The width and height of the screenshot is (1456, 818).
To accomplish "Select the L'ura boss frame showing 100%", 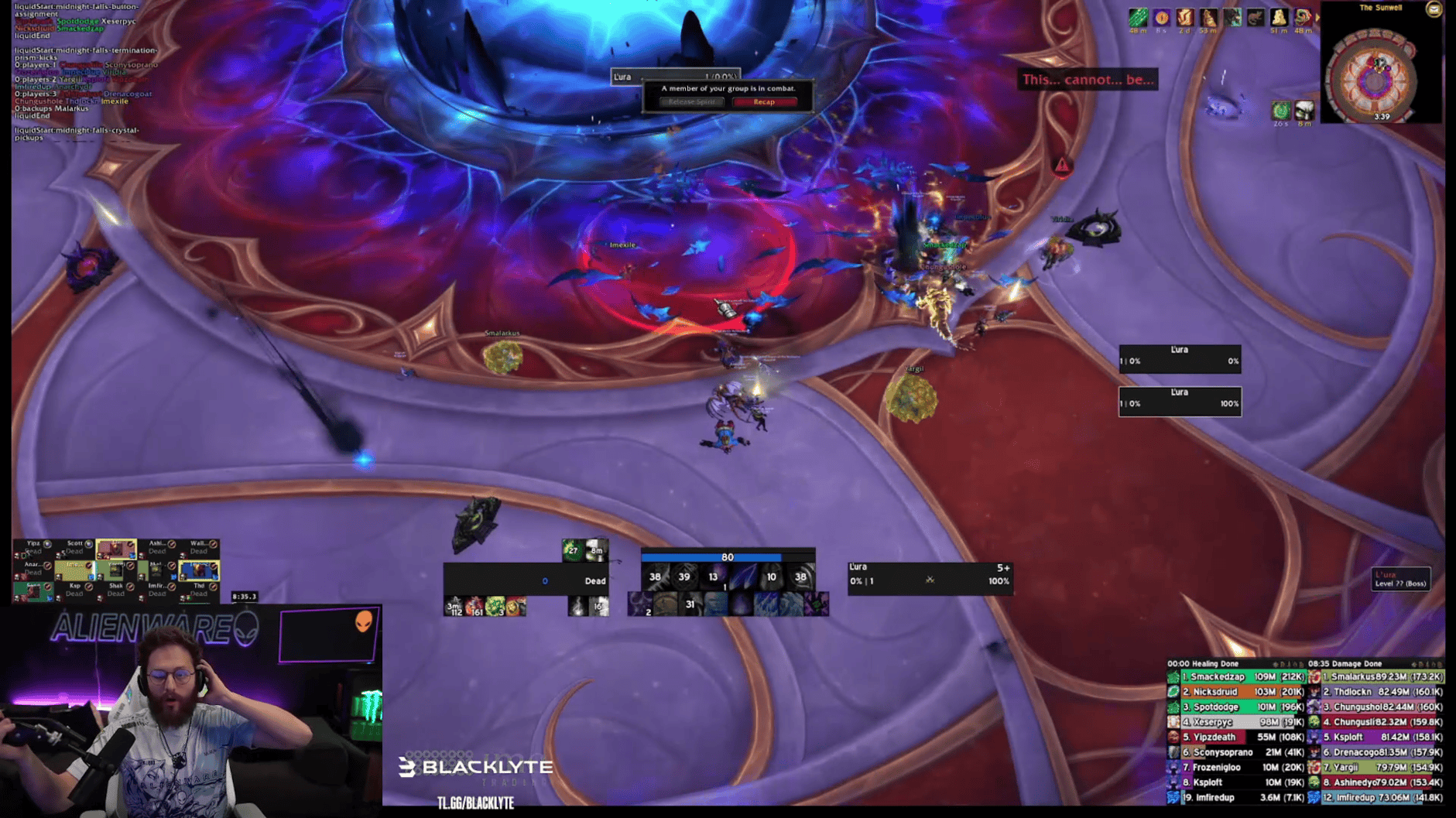I will [1180, 402].
